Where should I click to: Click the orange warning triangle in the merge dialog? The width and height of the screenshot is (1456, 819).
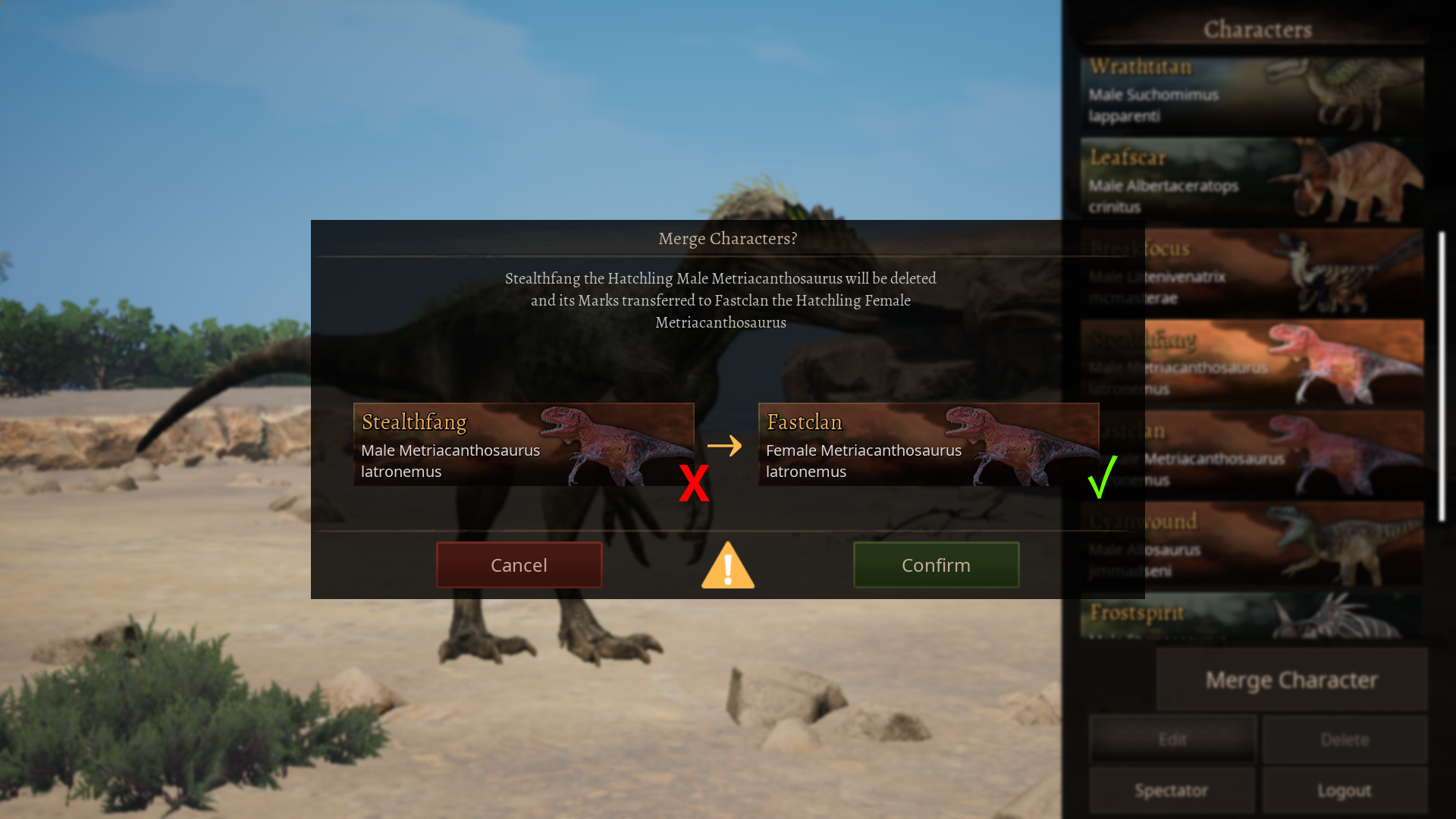(727, 566)
